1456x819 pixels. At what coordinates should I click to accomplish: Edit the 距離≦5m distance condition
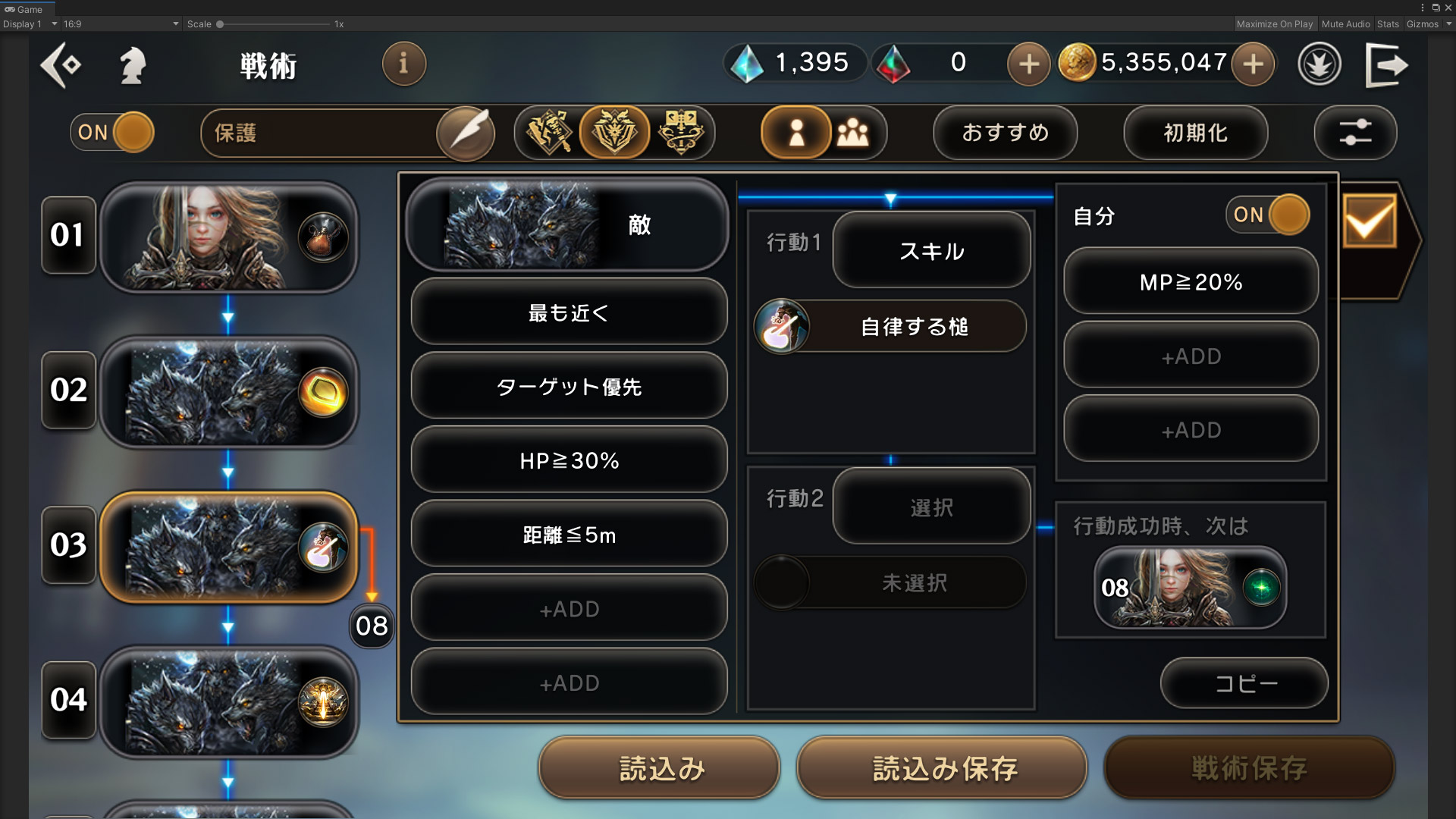pos(569,535)
